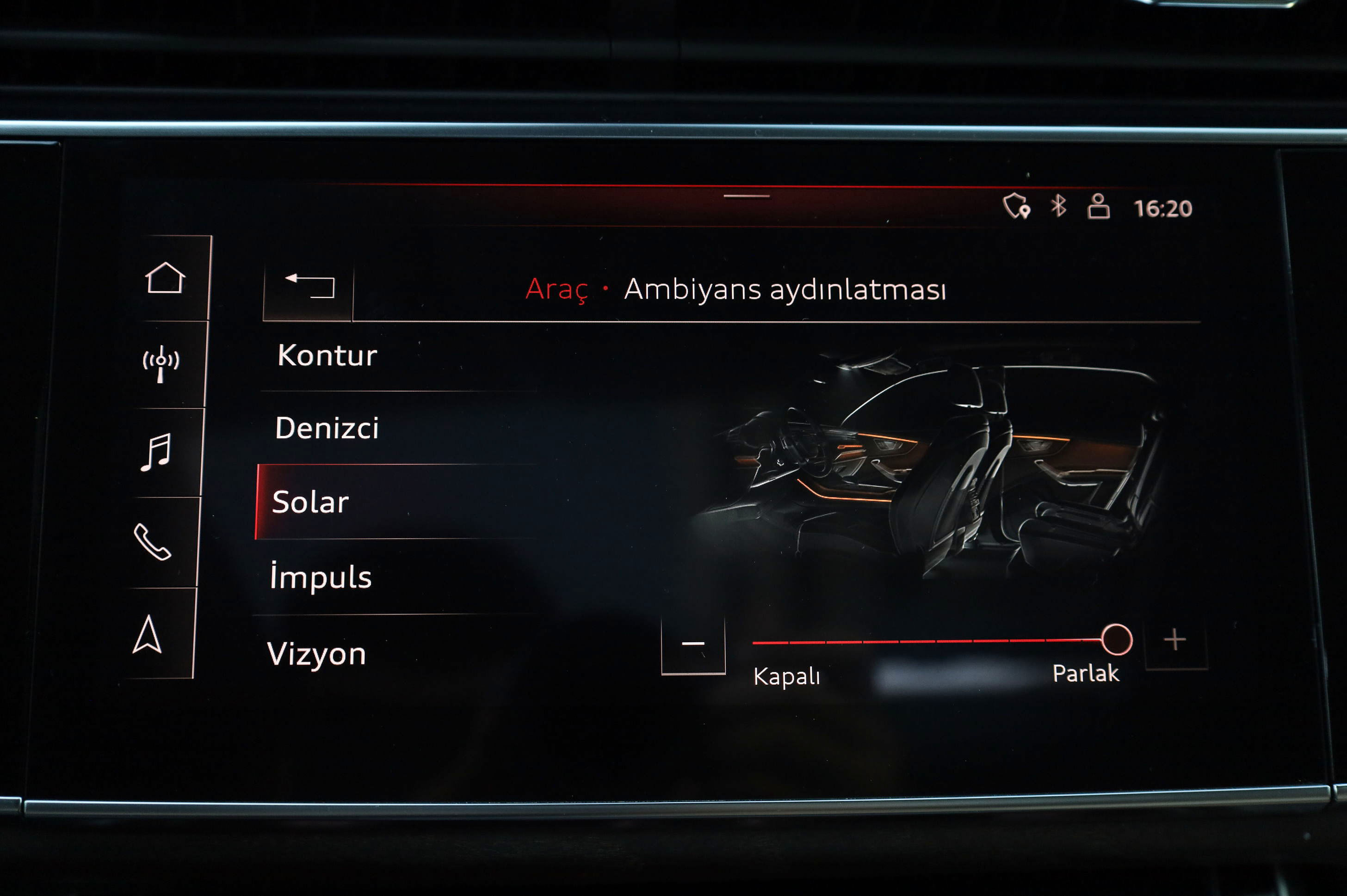Screen dimensions: 1347x896
Task: Select the Kontur lighting profile
Action: tap(327, 356)
